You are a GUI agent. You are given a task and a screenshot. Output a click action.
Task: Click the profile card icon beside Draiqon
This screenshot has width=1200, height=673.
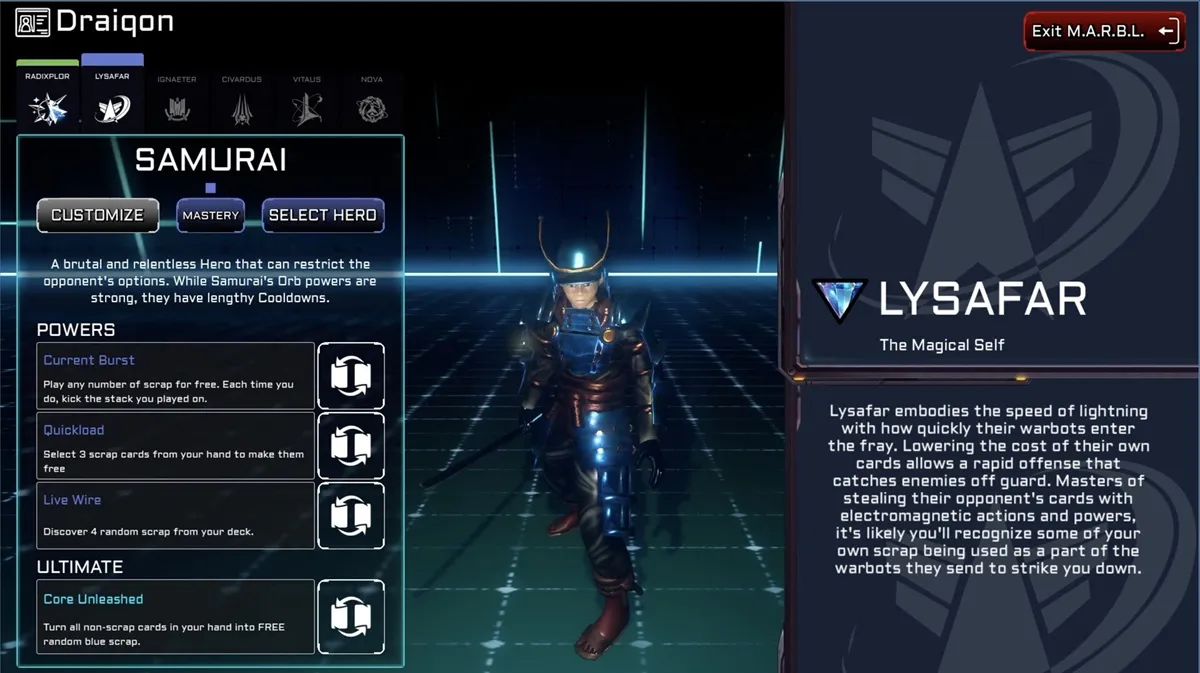coord(33,22)
